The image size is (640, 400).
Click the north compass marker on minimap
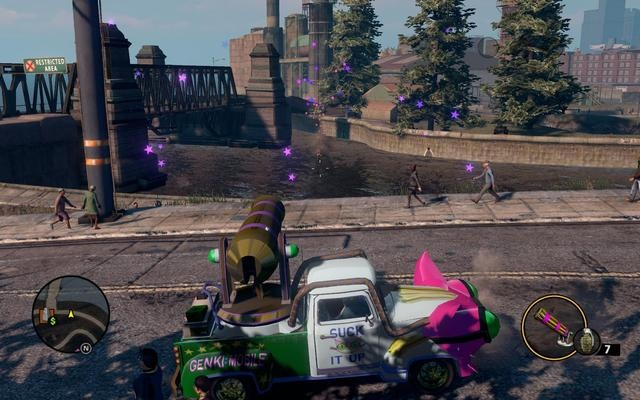coord(86,348)
